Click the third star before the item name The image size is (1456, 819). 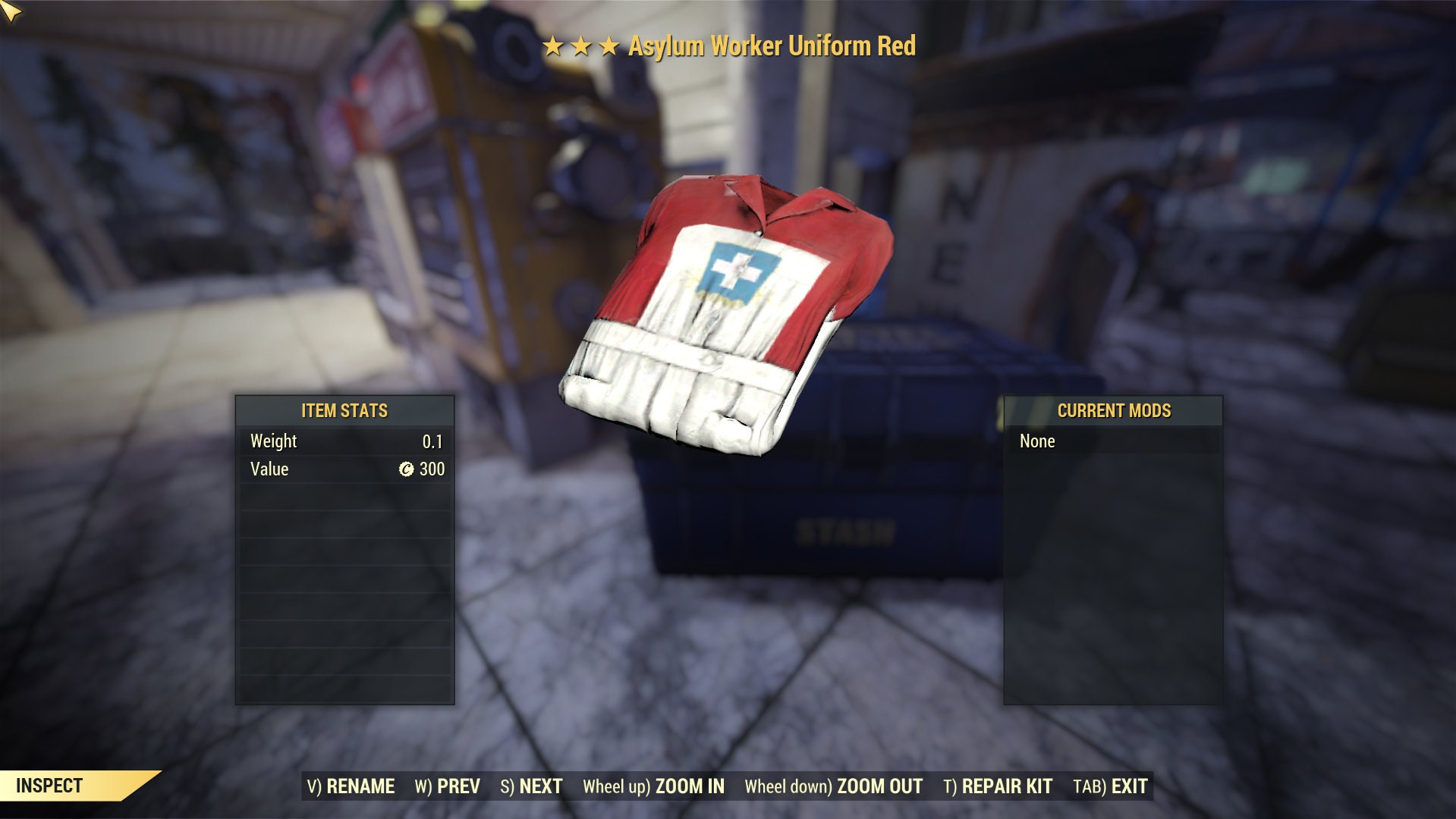click(x=609, y=47)
